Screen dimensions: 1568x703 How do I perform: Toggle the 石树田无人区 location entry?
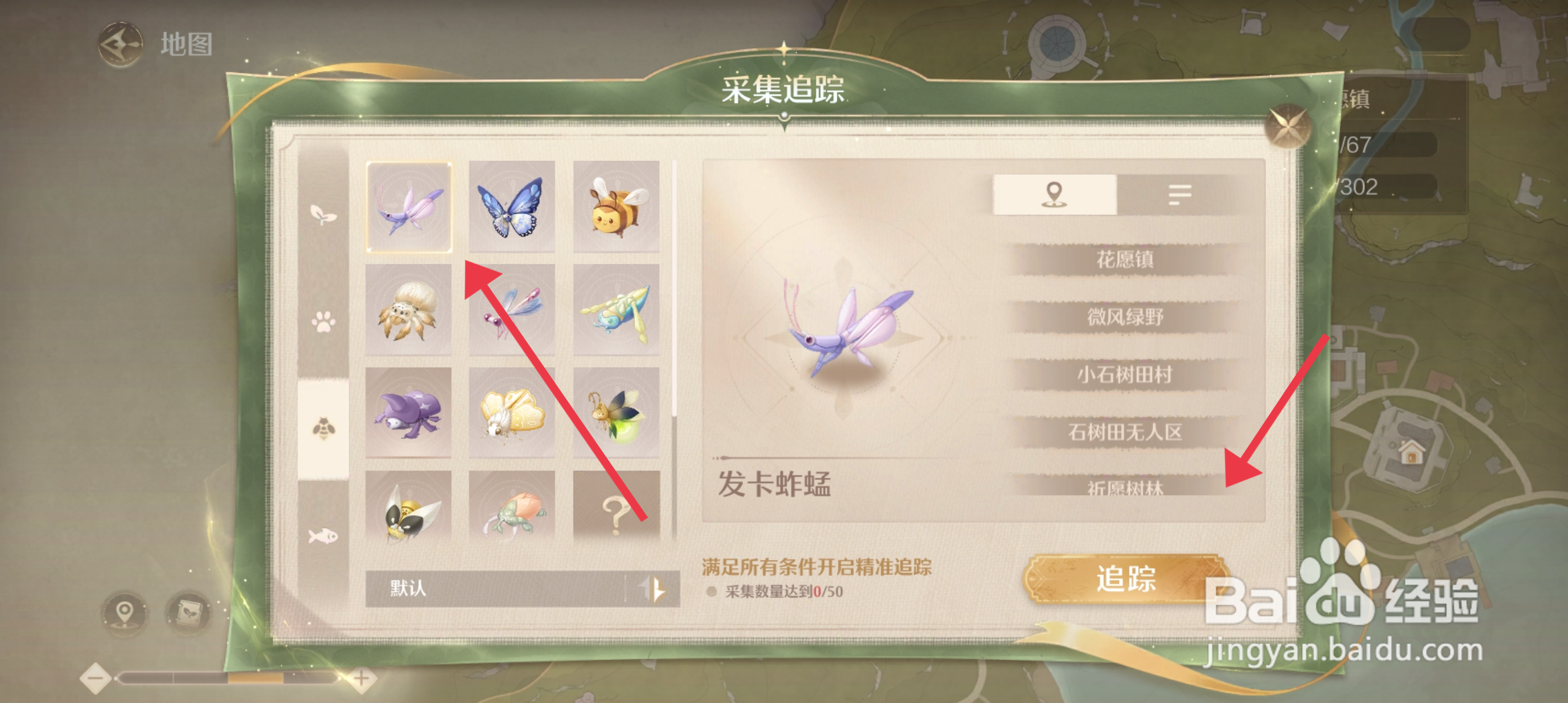coord(1126,432)
